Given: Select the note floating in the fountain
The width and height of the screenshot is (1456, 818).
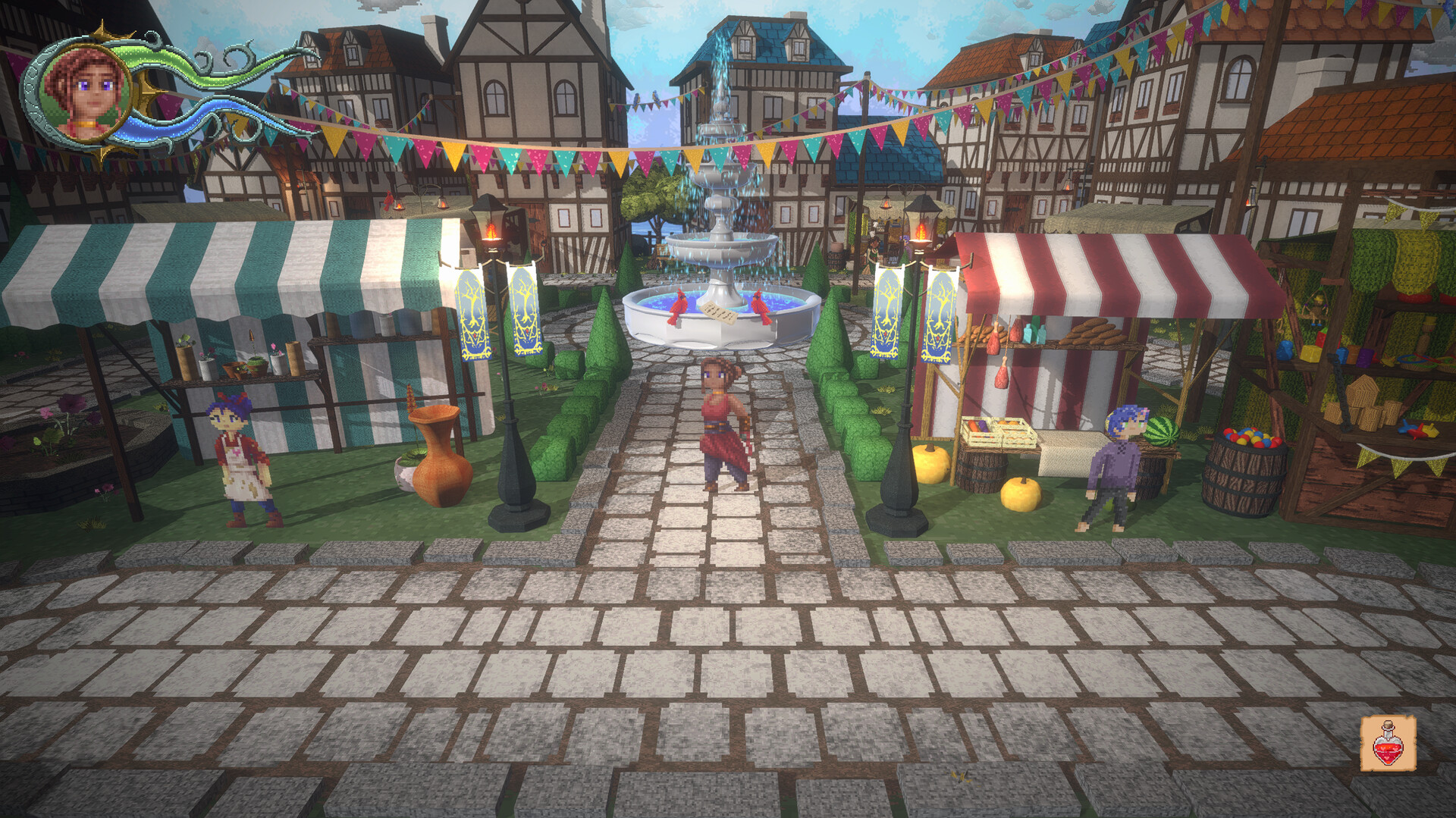Looking at the screenshot, I should coord(718,311).
